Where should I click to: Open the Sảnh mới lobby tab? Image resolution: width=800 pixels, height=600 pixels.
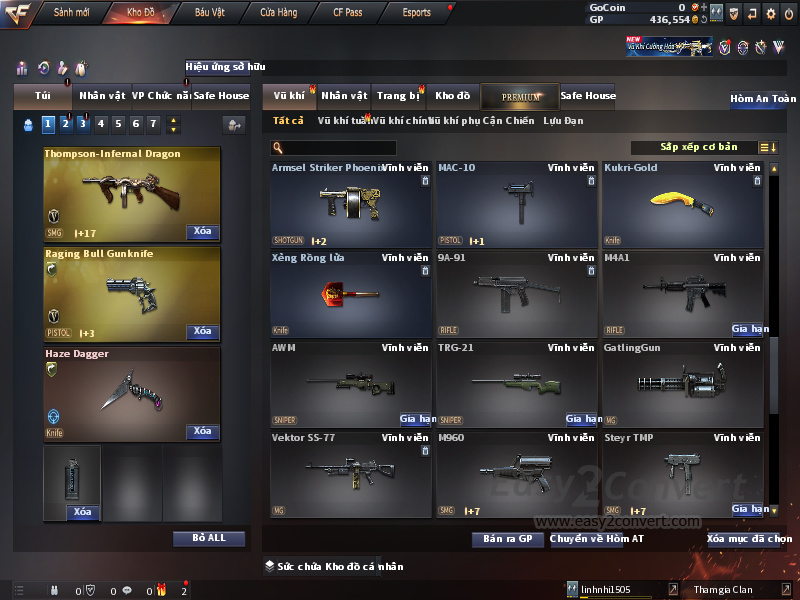coord(71,13)
